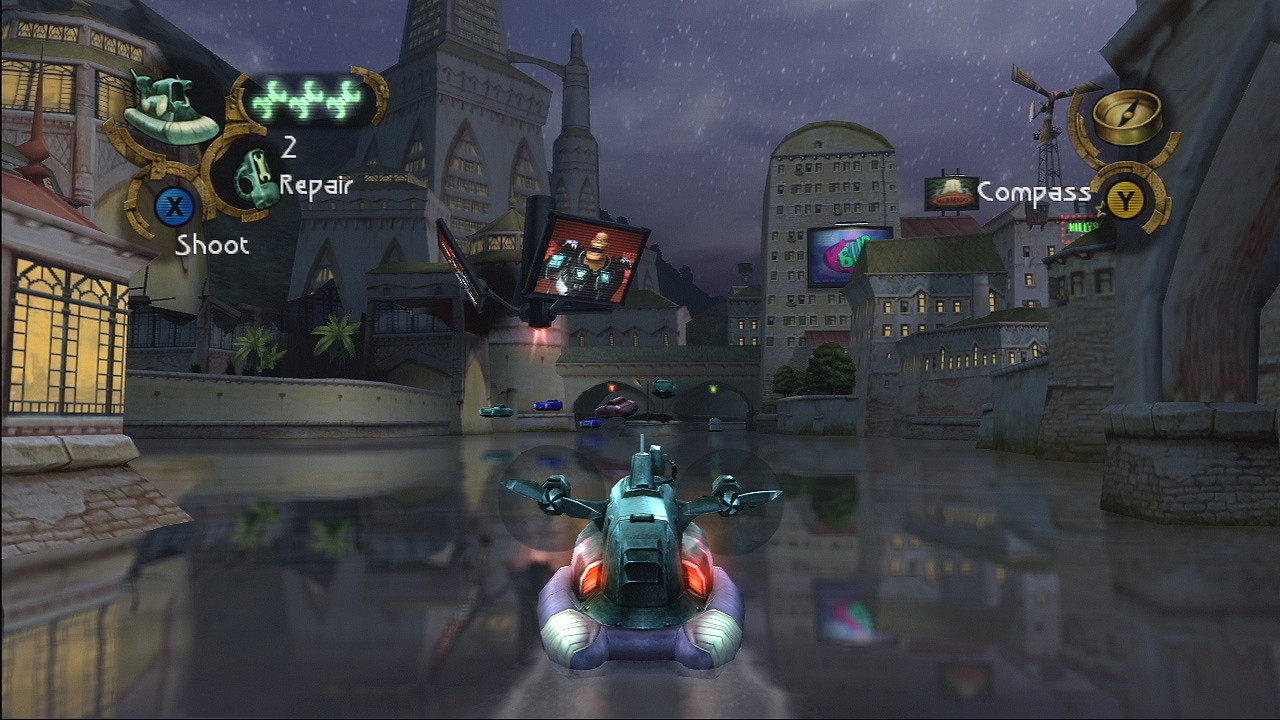The image size is (1280, 720).
Task: Open the Compass icon
Action: (1127, 117)
